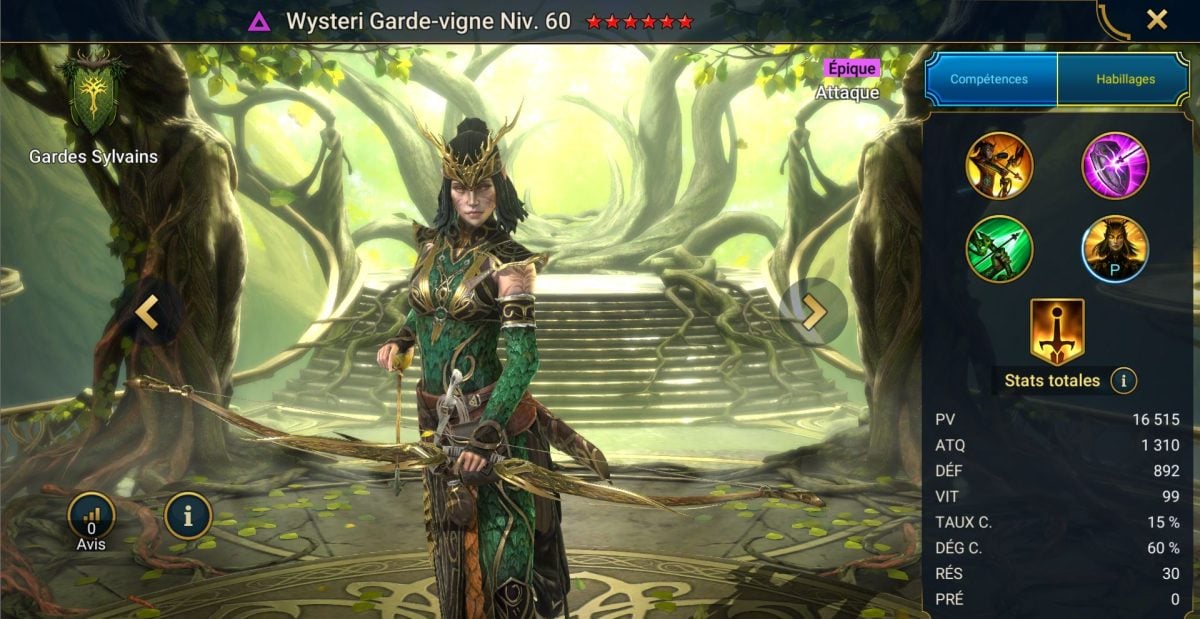The width and height of the screenshot is (1200, 619).
Task: Select the passive skill portrait icon
Action: tap(1115, 249)
